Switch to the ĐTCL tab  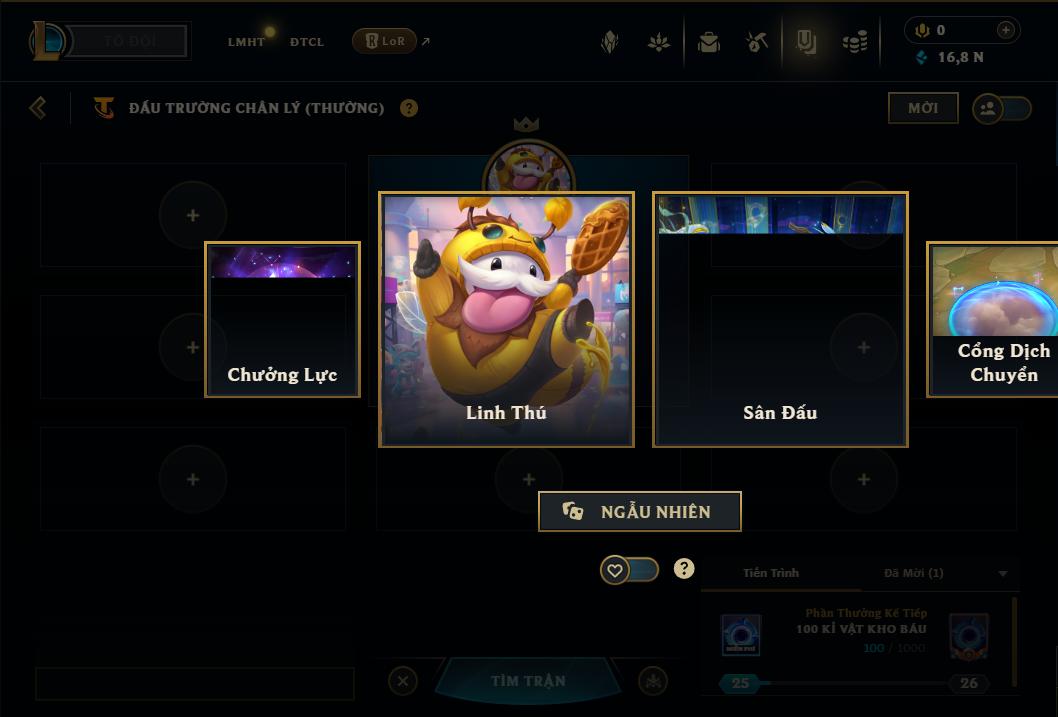[x=307, y=42]
